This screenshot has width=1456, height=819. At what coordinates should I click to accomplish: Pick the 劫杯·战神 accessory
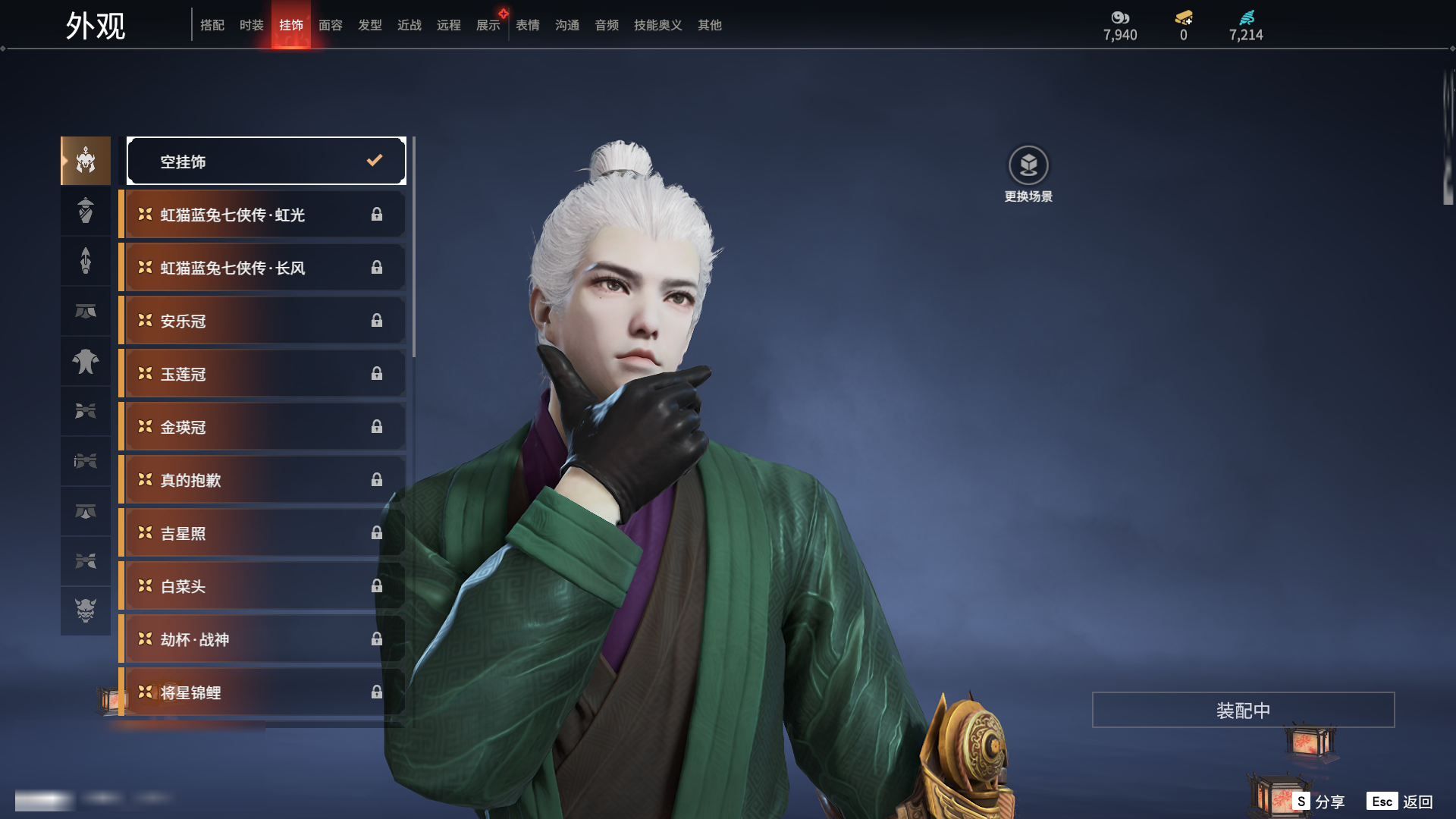pyautogui.click(x=262, y=639)
